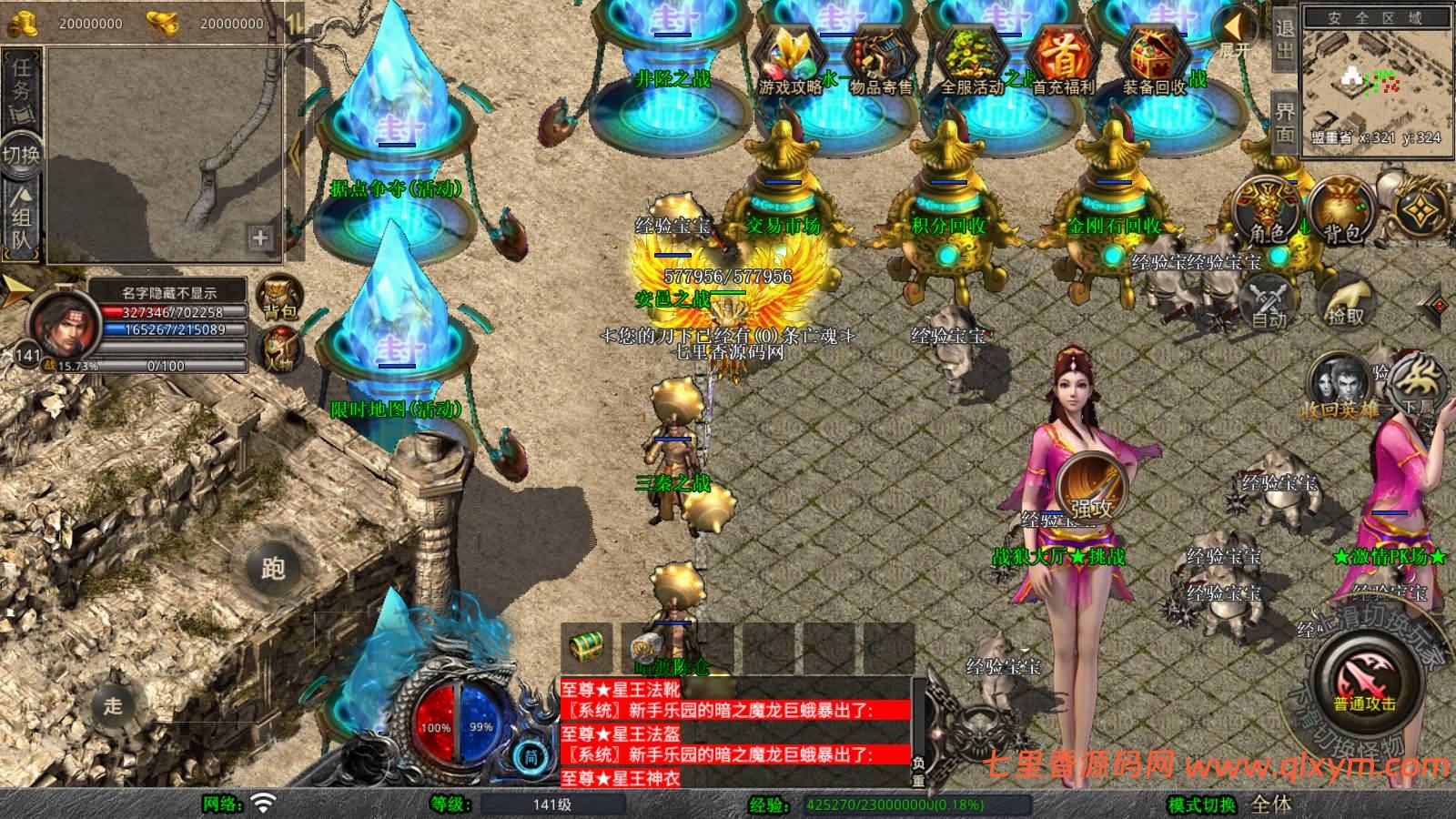Screen dimensions: 1456x819
Task: Open the minimap in the corner
Action: click(x=1378, y=80)
